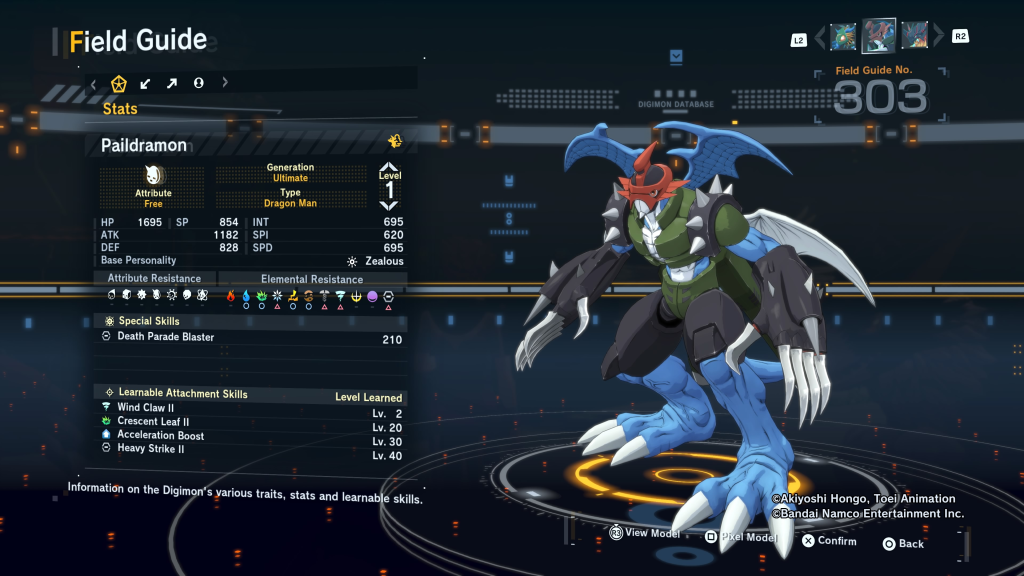Switch to the up-right arrow tab
The height and width of the screenshot is (576, 1024).
(x=172, y=83)
